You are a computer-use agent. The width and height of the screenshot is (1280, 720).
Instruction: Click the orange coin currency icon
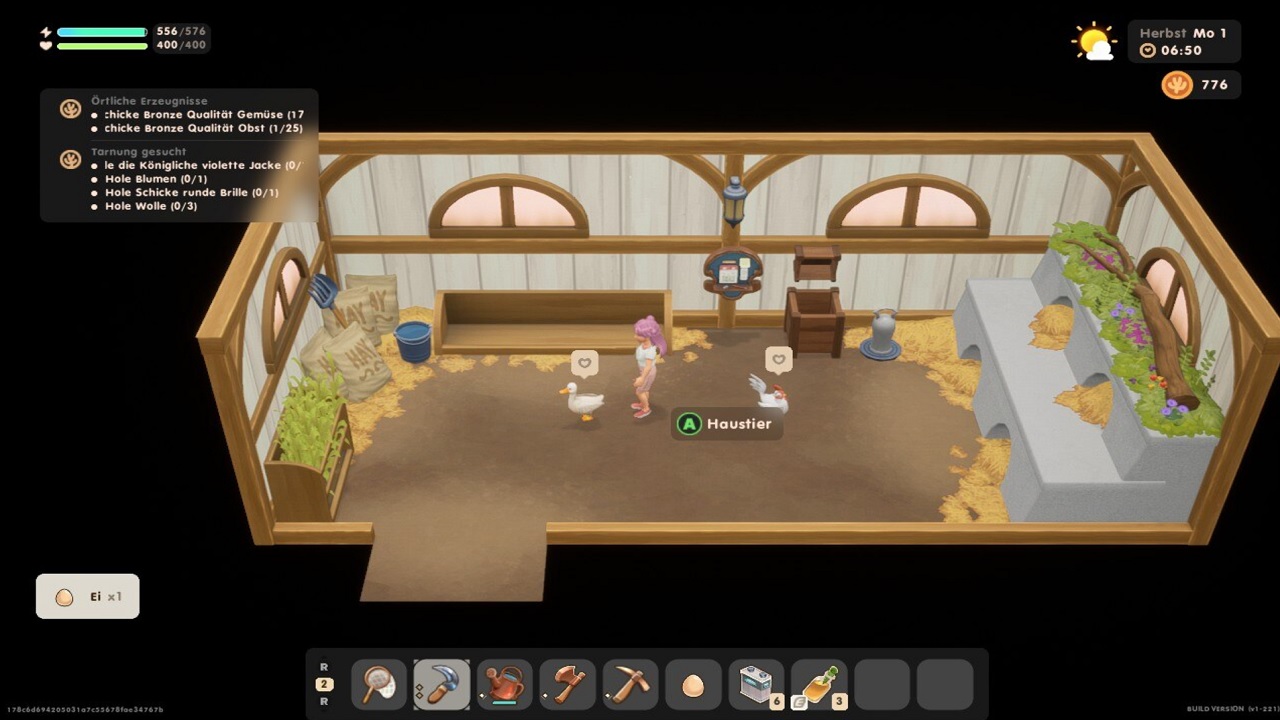click(x=1177, y=85)
